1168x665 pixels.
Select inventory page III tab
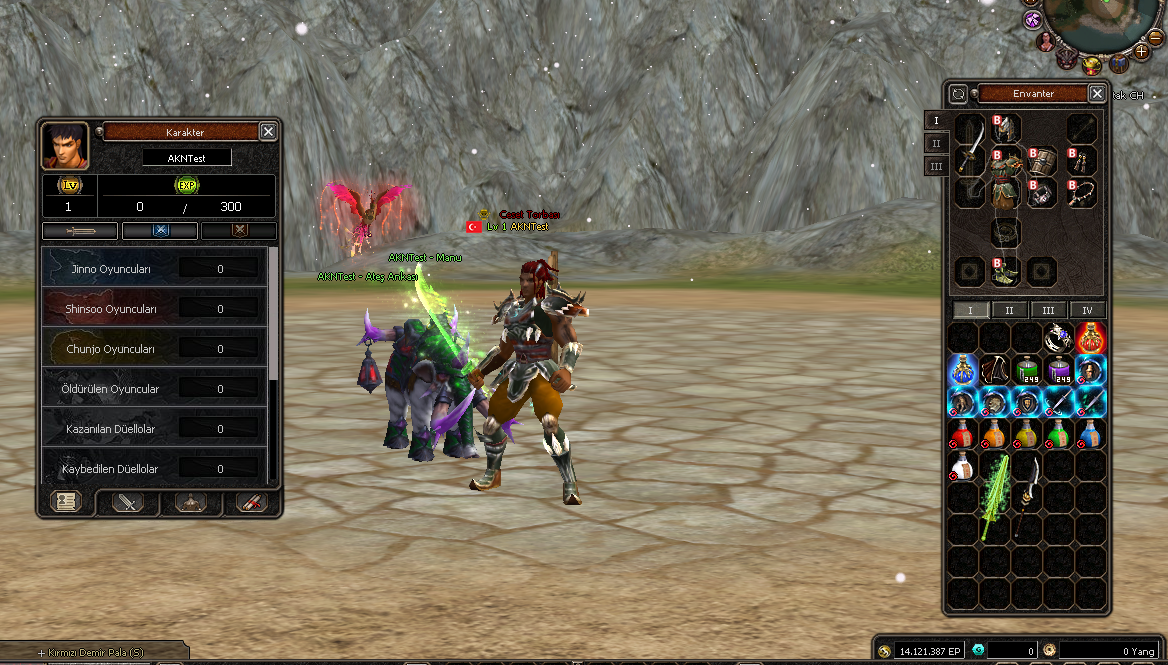tap(1048, 310)
